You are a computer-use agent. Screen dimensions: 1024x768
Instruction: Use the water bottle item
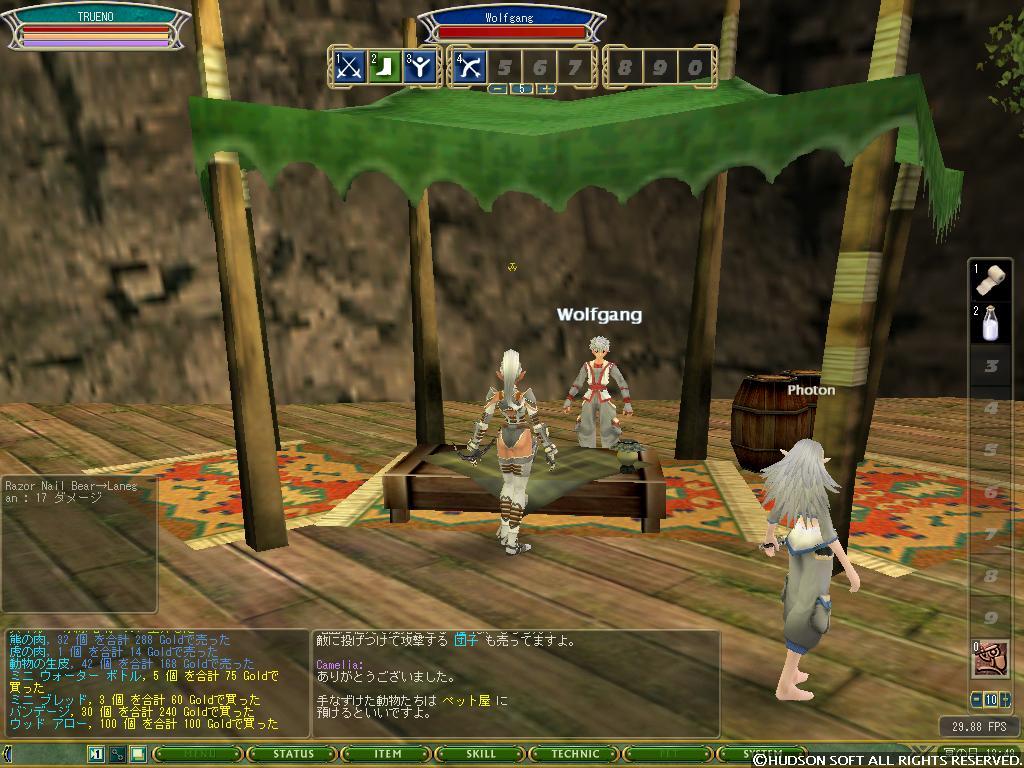click(x=992, y=322)
